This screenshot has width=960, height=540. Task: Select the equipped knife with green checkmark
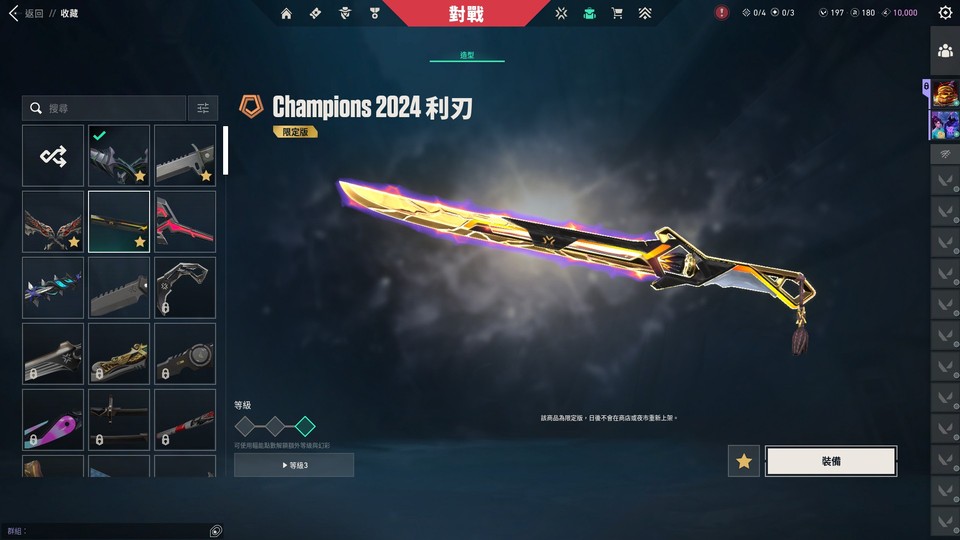tap(119, 155)
